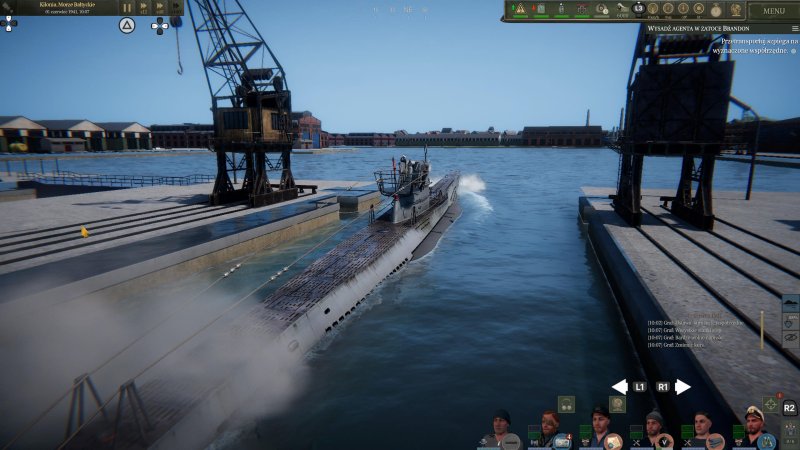Set the slowest fast-forward time speed

[x=143, y=7]
